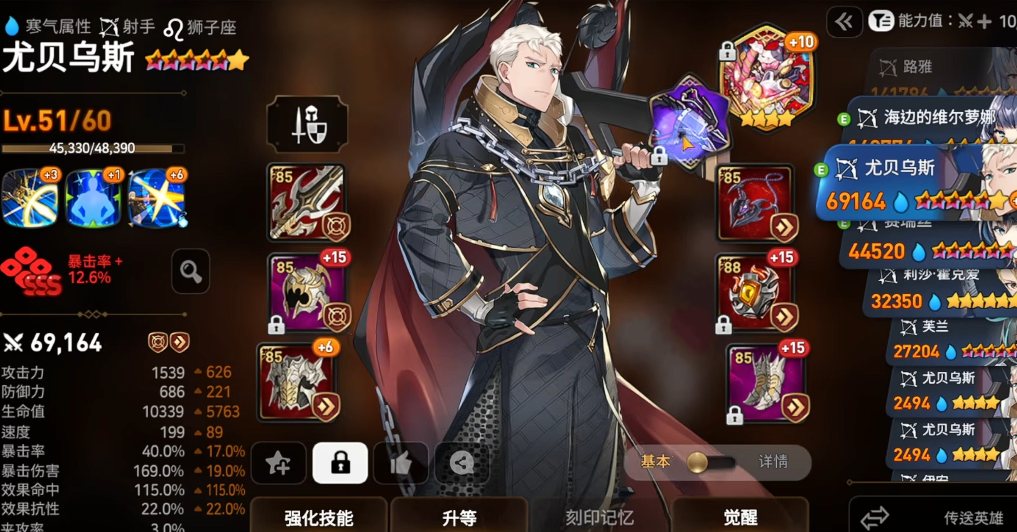This screenshot has height=532, width=1017.
Task: Select the +15 helmet equipment slot
Action: [306, 291]
